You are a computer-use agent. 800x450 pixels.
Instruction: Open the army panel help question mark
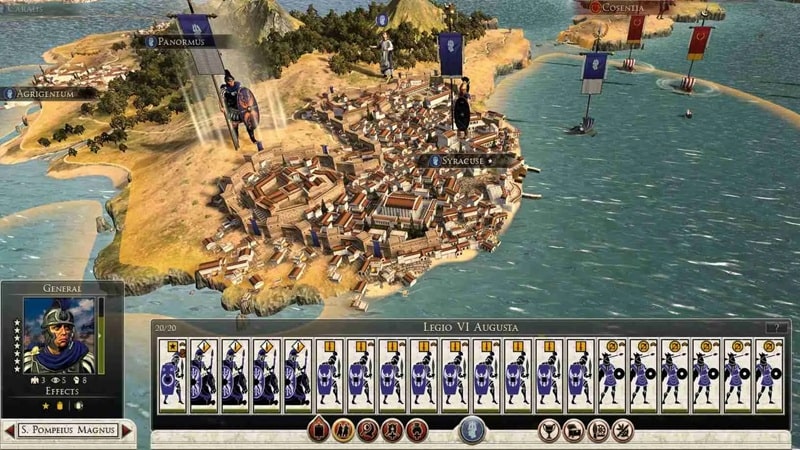[776, 327]
